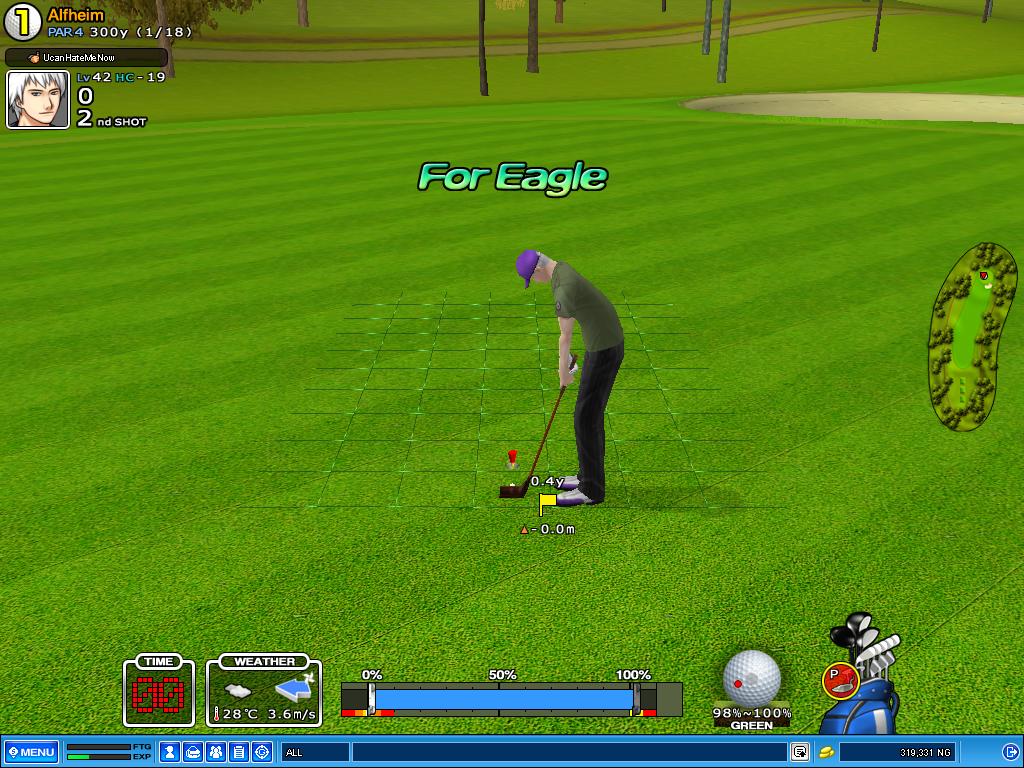Open the clipboard list icon
The image size is (1024, 768).
tap(239, 752)
